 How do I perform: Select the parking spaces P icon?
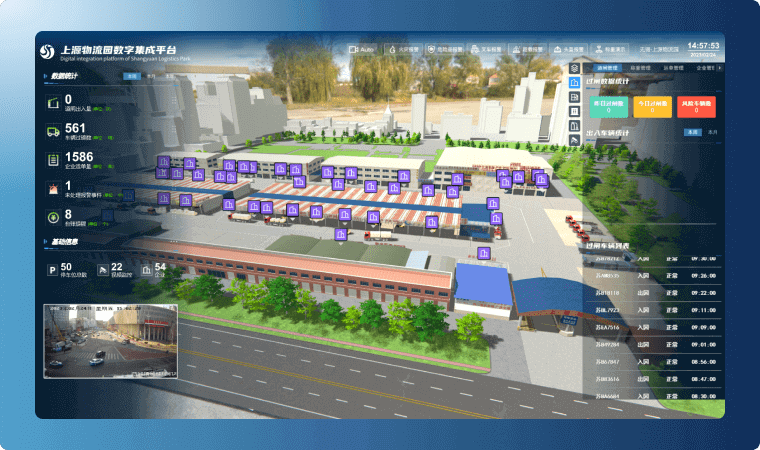51,269
